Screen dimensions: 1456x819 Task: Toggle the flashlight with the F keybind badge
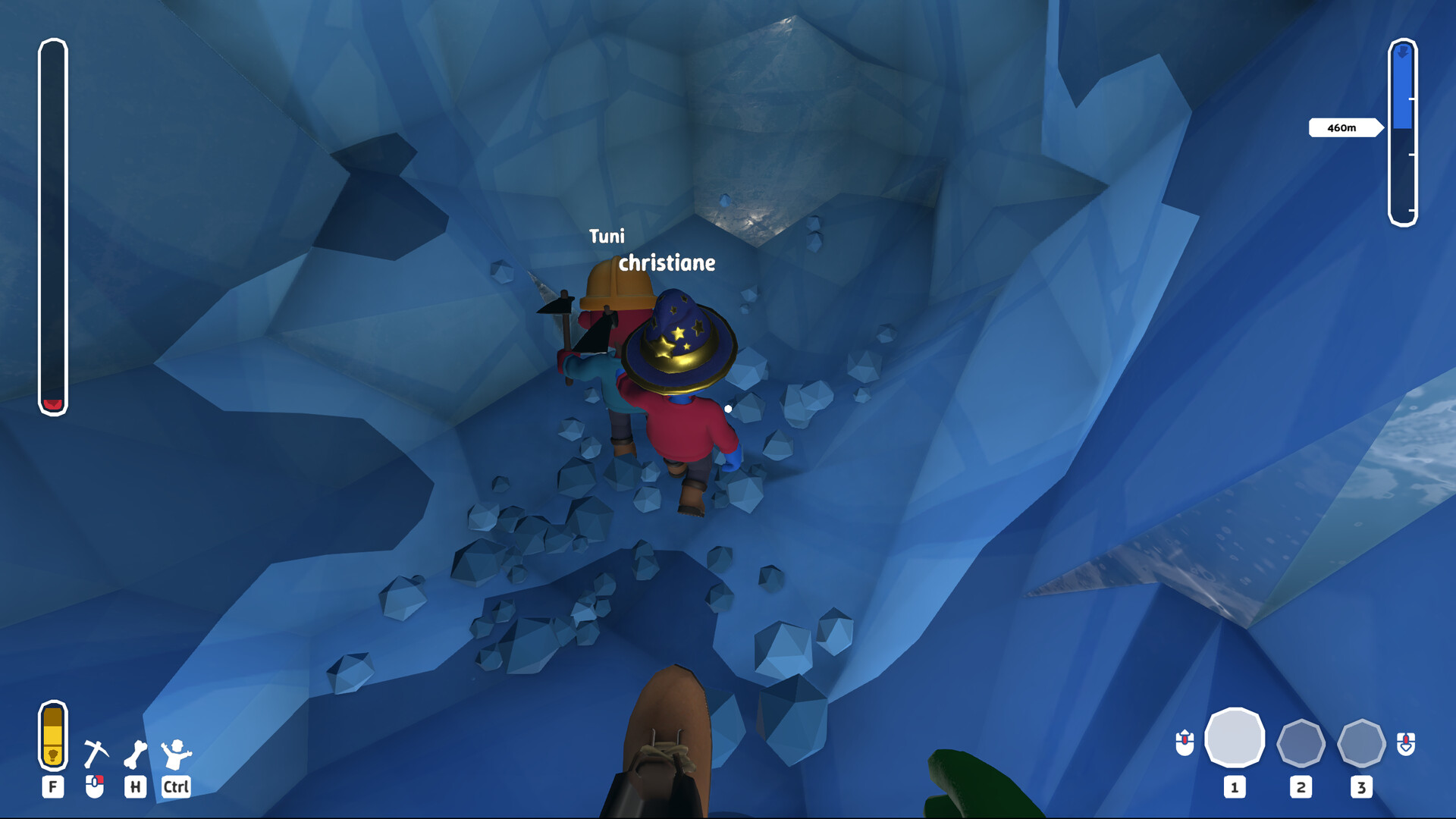coord(52,788)
